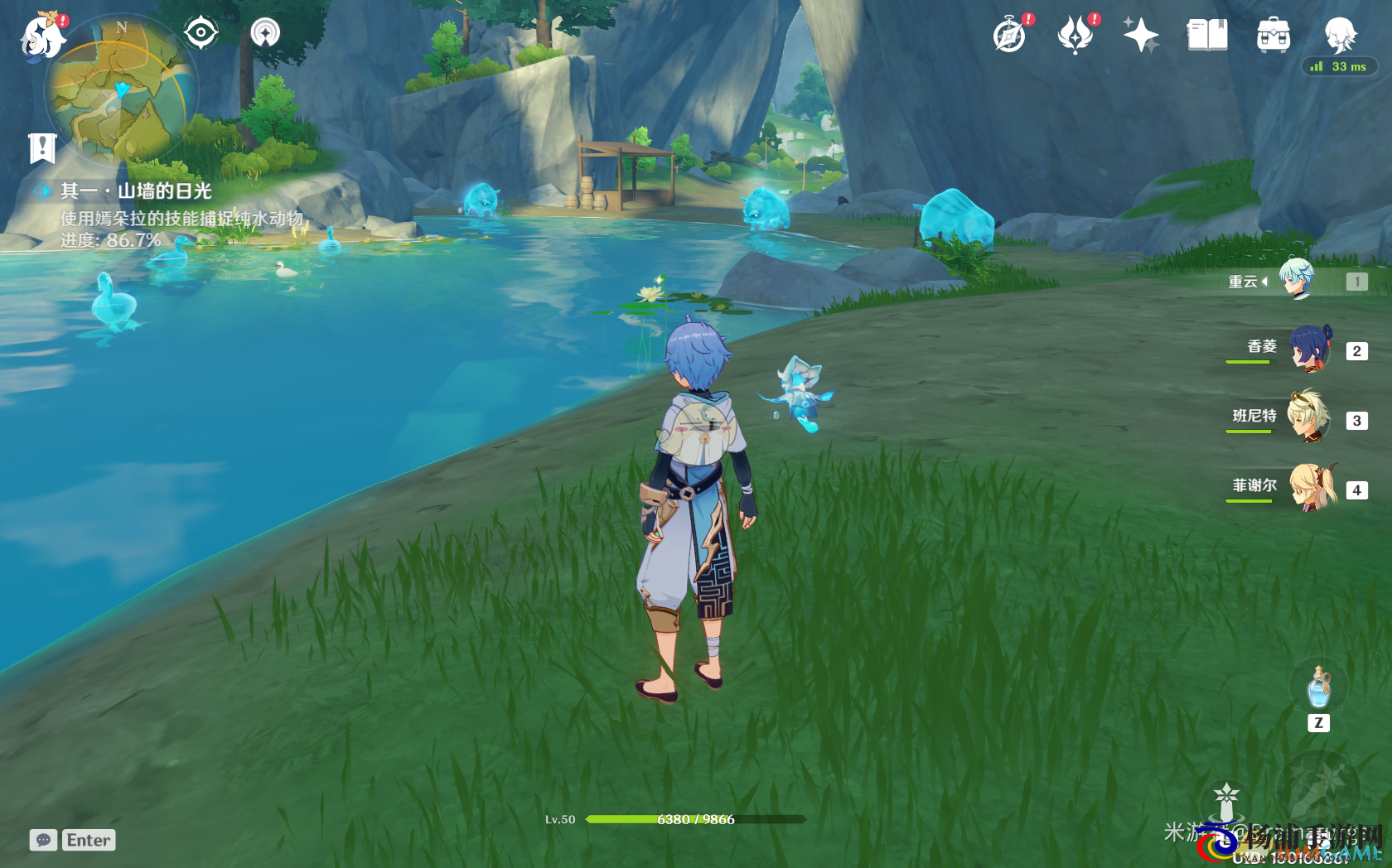The height and width of the screenshot is (868, 1392).
Task: Open the events compass icon
Action: pos(1010,36)
